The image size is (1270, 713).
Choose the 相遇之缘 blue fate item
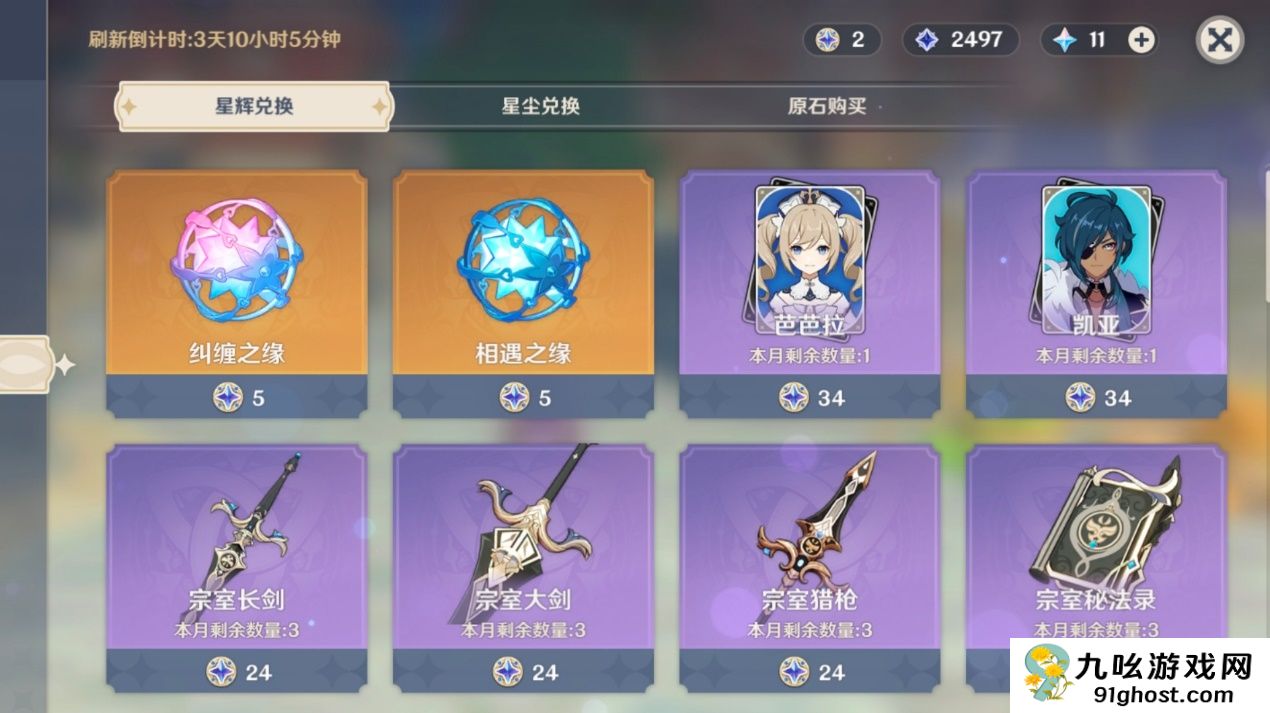point(523,290)
